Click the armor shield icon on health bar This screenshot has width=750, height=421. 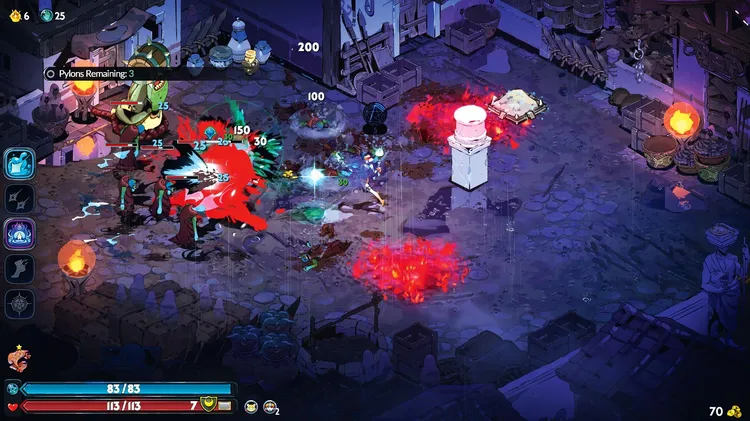pos(208,405)
